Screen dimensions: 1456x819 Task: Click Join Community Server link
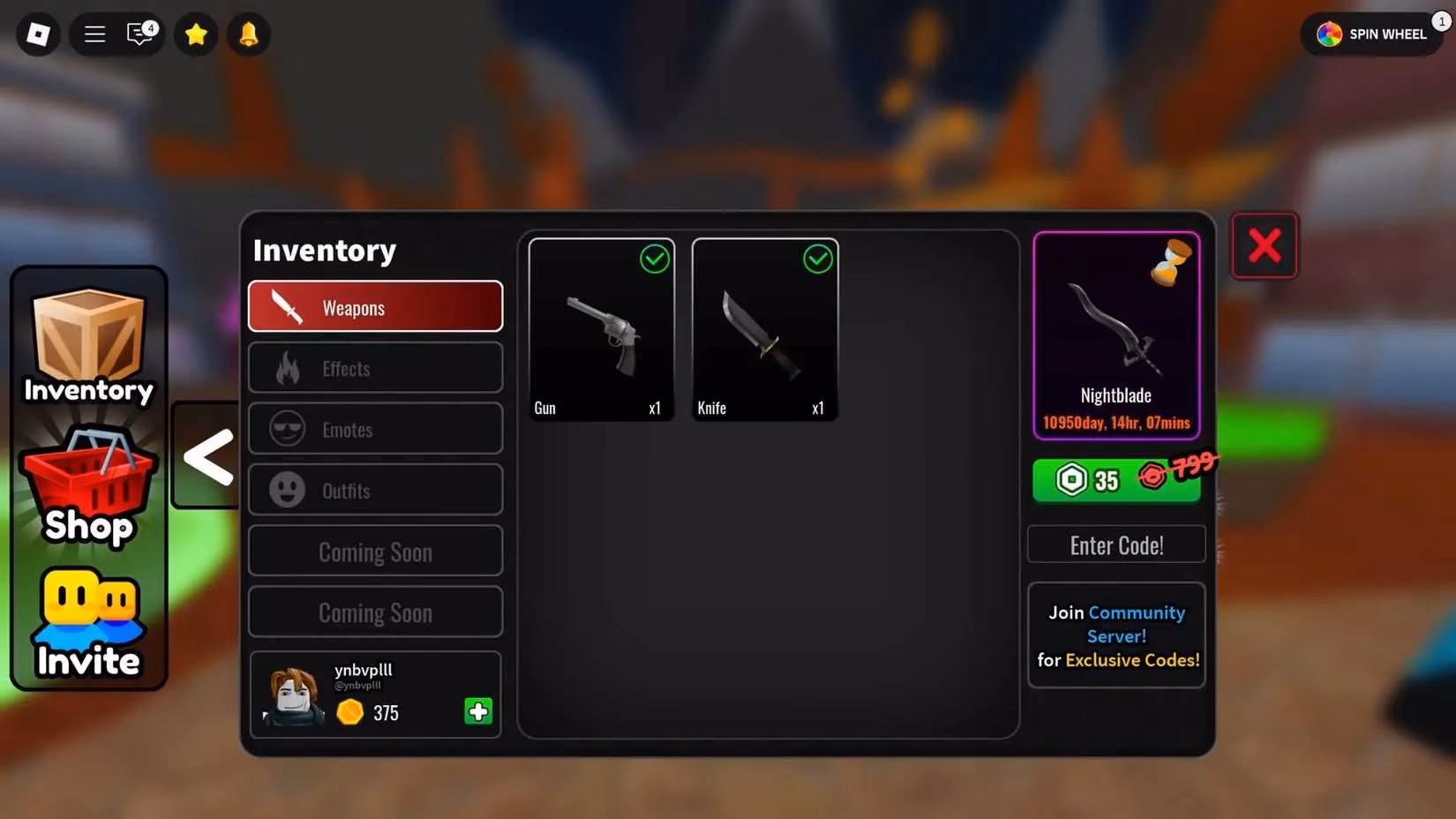point(1115,624)
